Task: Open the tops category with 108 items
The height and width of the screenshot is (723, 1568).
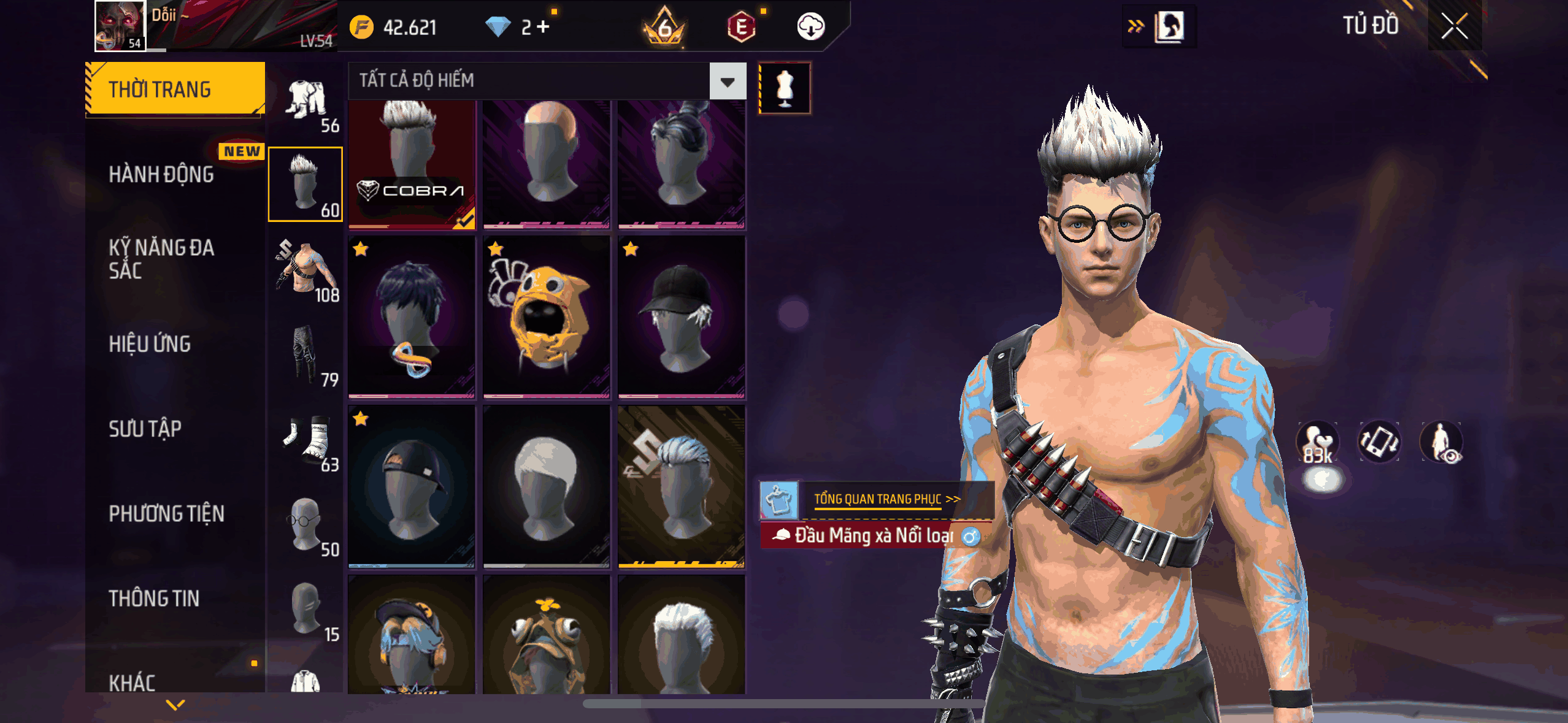Action: pos(306,270)
